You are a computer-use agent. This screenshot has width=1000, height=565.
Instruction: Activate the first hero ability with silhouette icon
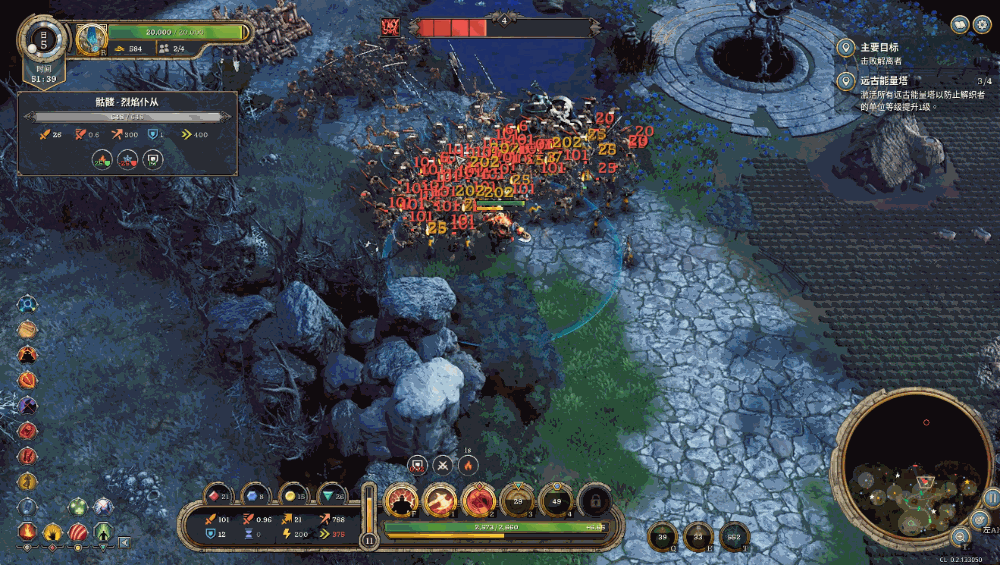402,498
